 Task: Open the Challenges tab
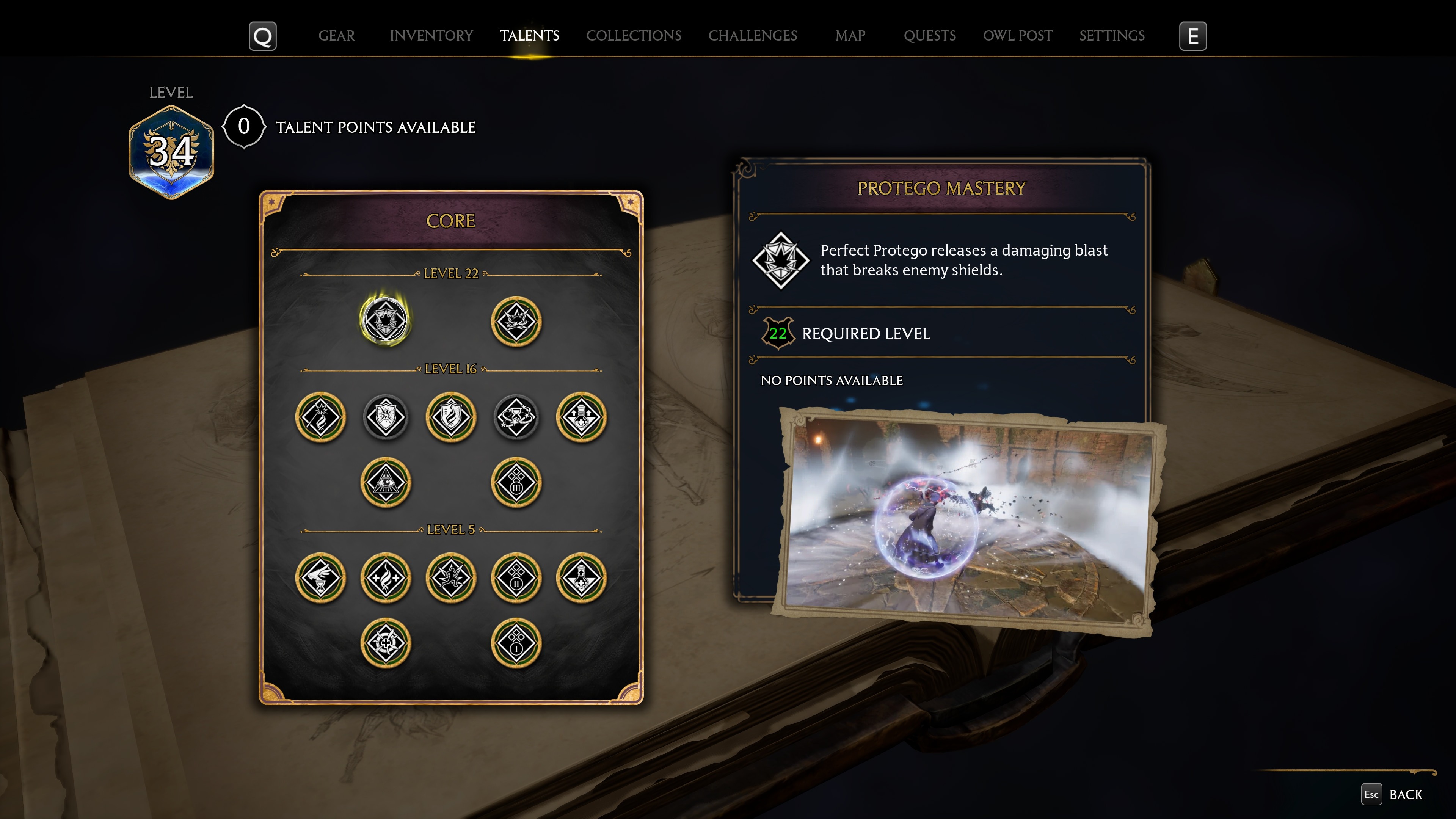[x=752, y=36]
